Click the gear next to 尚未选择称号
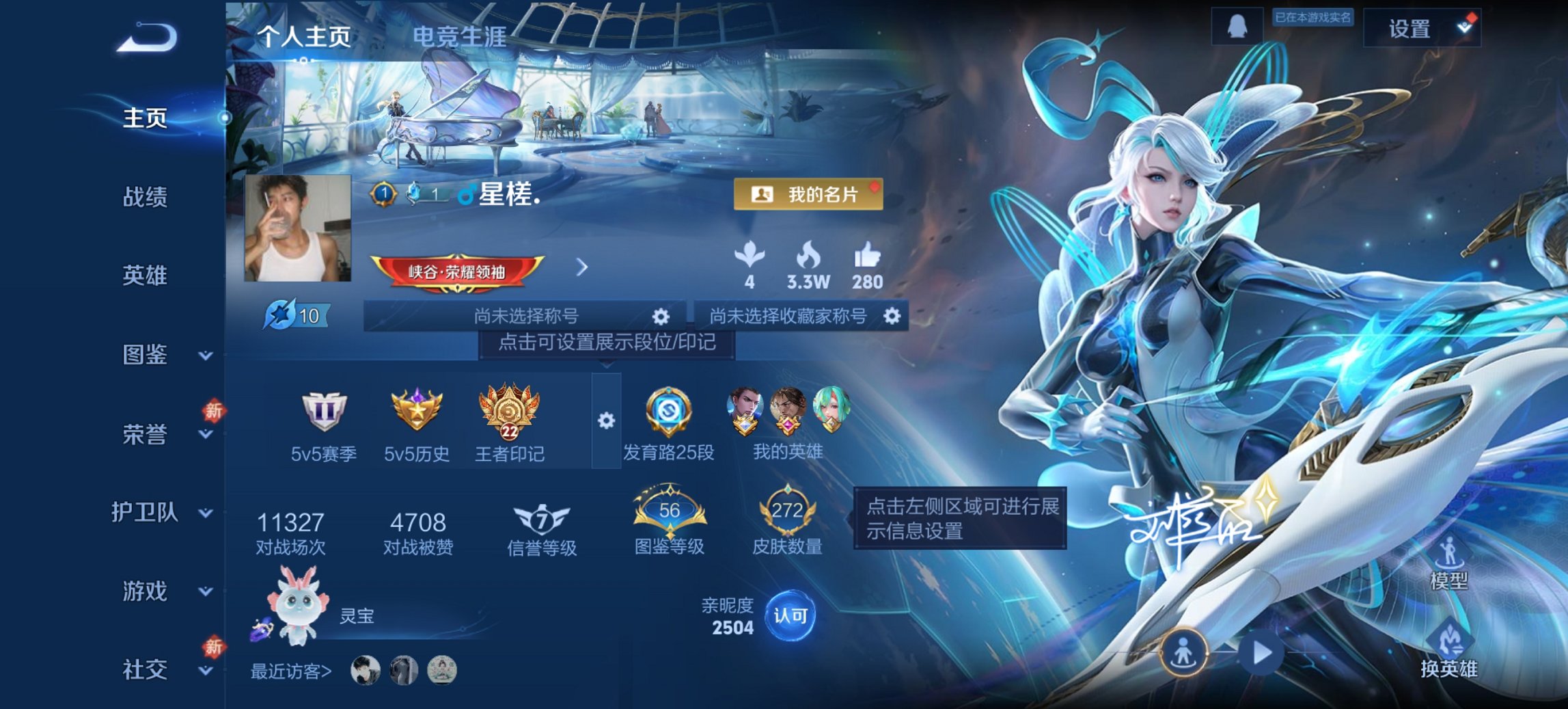1568x709 pixels. [659, 317]
